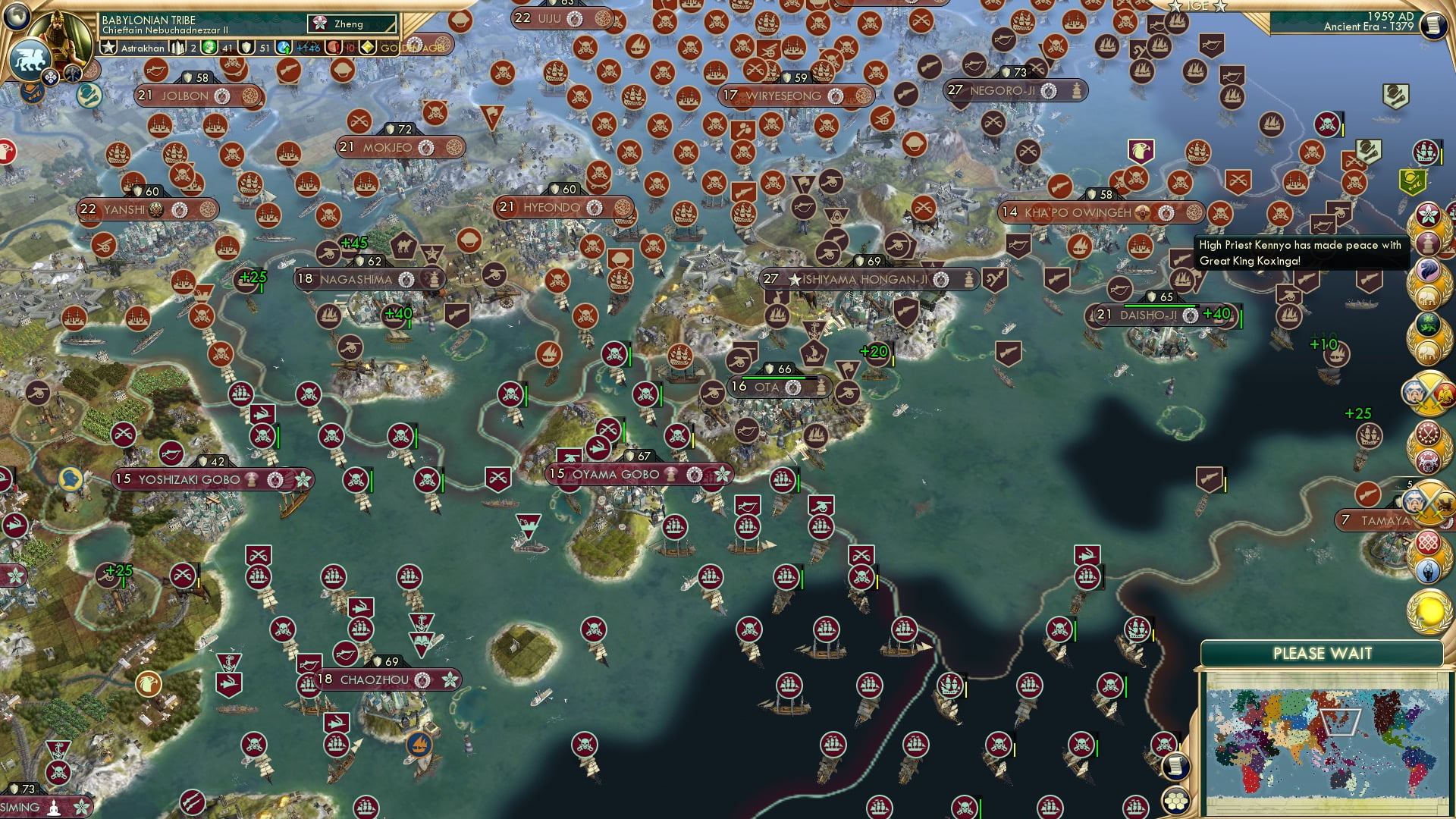
Task: Open the scroll icon beside the minimap
Action: click(x=1175, y=766)
